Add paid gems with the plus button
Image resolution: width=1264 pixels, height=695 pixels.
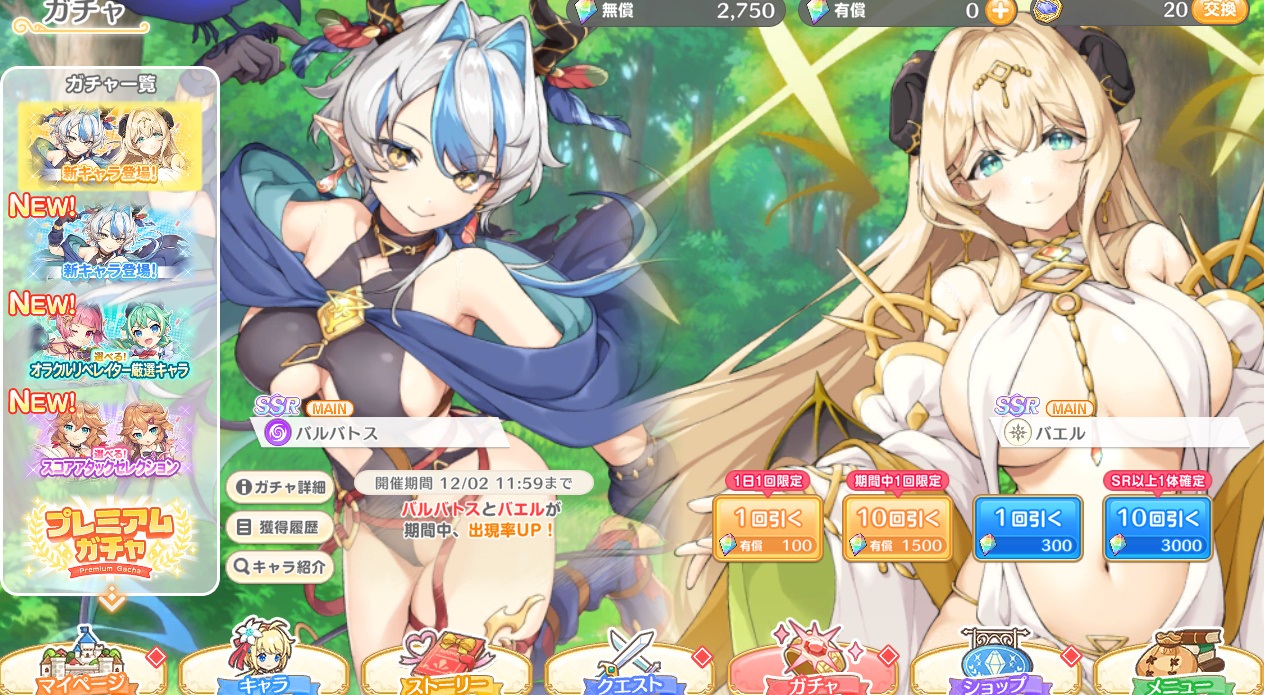click(1000, 11)
